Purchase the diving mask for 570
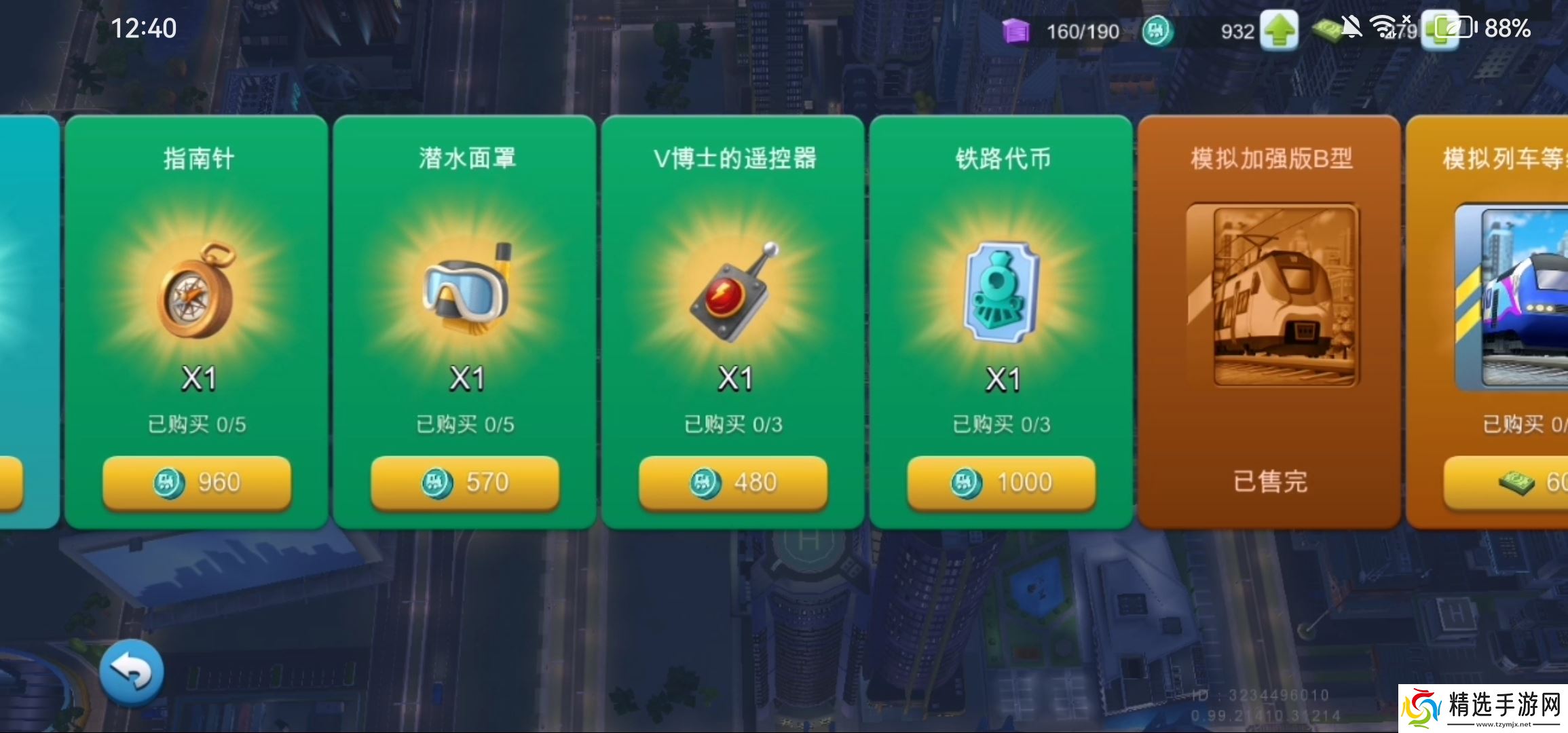The width and height of the screenshot is (1568, 733). 465,483
